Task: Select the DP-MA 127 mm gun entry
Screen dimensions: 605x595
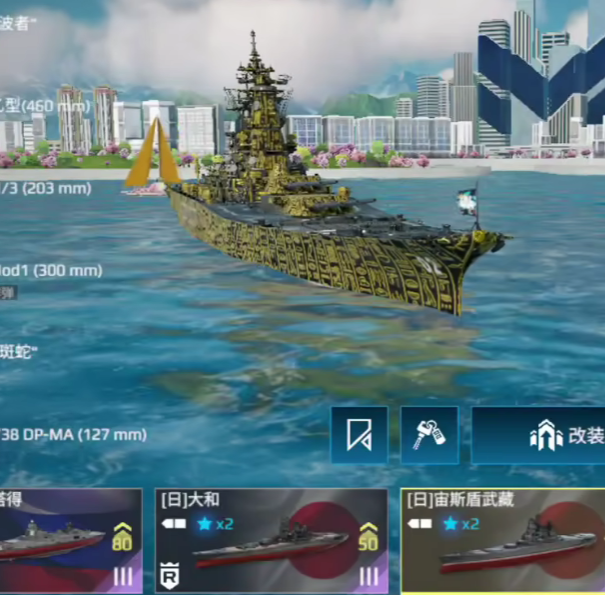Action: coord(72,434)
